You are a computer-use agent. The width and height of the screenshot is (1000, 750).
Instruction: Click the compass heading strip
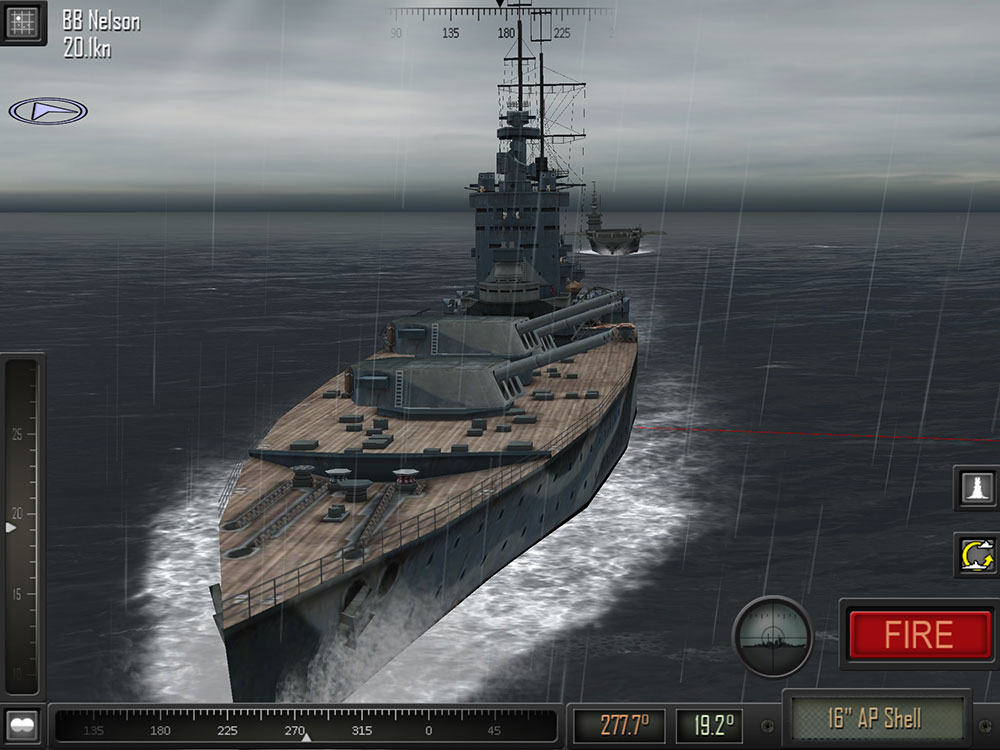(x=500, y=22)
